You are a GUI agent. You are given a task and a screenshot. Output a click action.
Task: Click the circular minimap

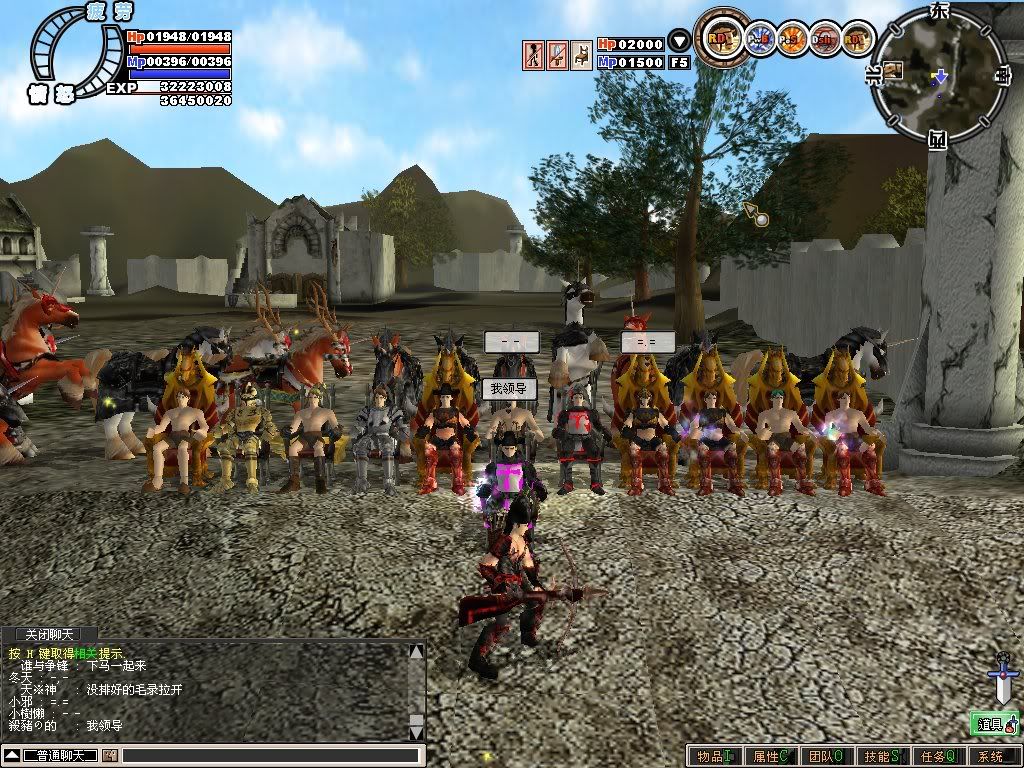click(x=937, y=73)
